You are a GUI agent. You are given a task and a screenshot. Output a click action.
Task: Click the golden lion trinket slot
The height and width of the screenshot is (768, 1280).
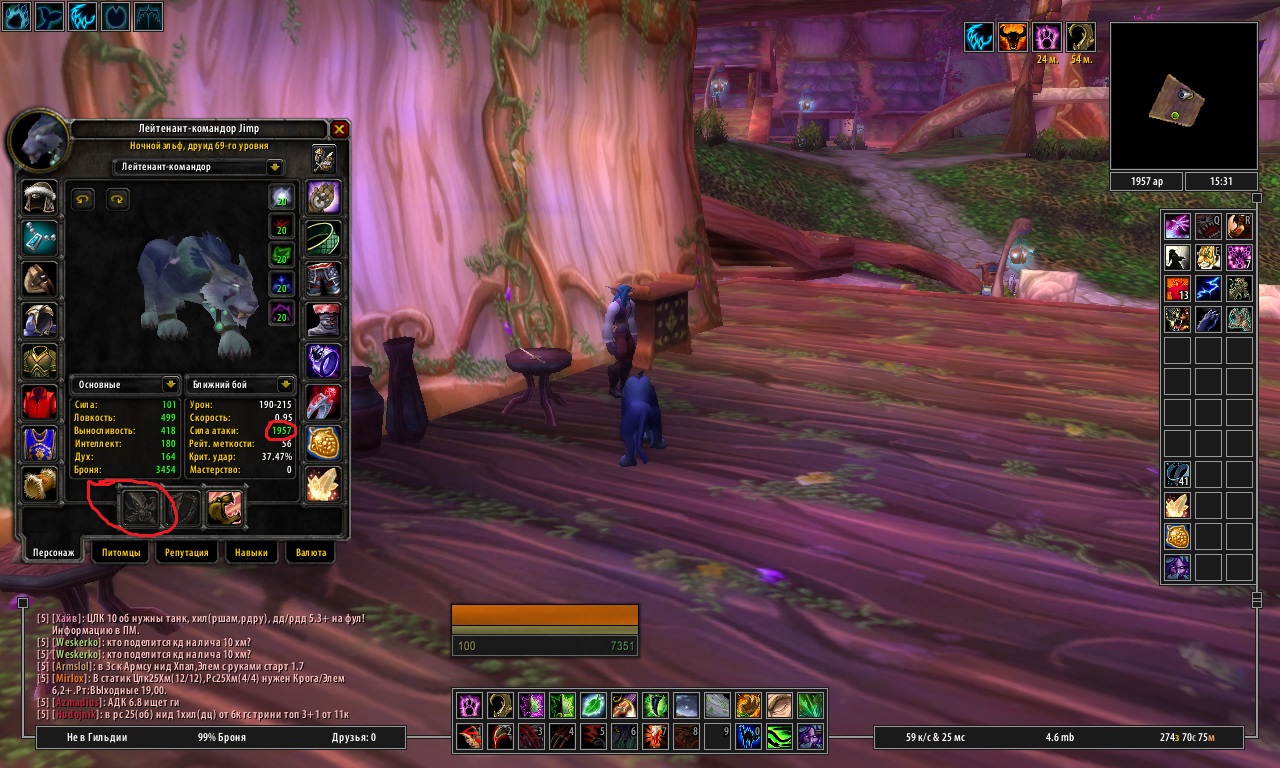pyautogui.click(x=323, y=443)
